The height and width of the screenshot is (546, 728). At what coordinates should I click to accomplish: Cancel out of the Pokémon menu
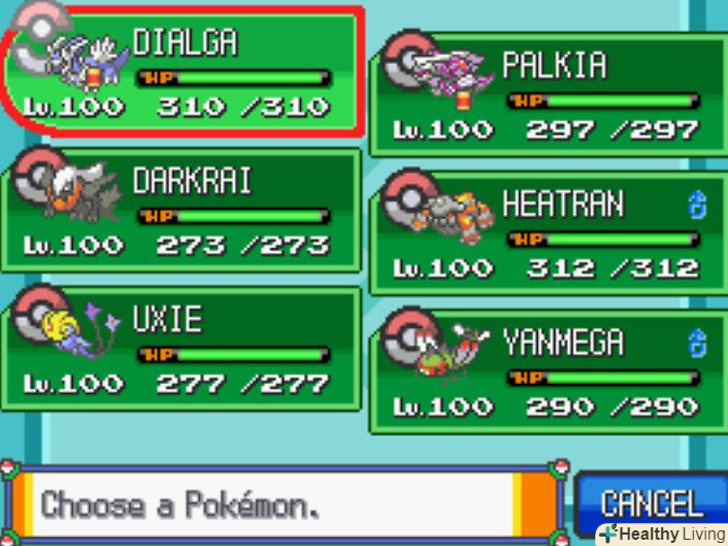click(650, 502)
